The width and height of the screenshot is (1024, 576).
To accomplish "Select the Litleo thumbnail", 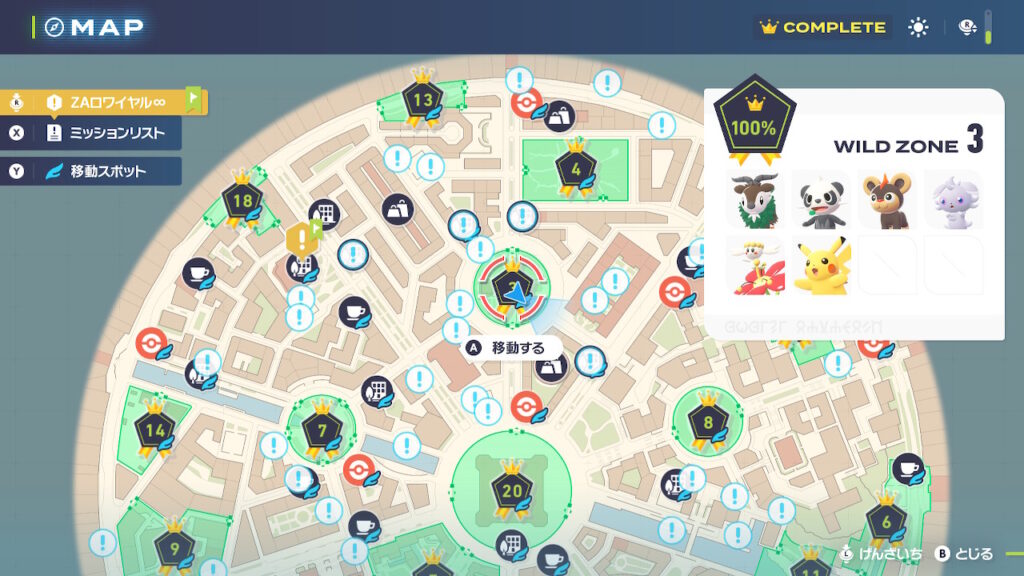I will pyautogui.click(x=888, y=199).
